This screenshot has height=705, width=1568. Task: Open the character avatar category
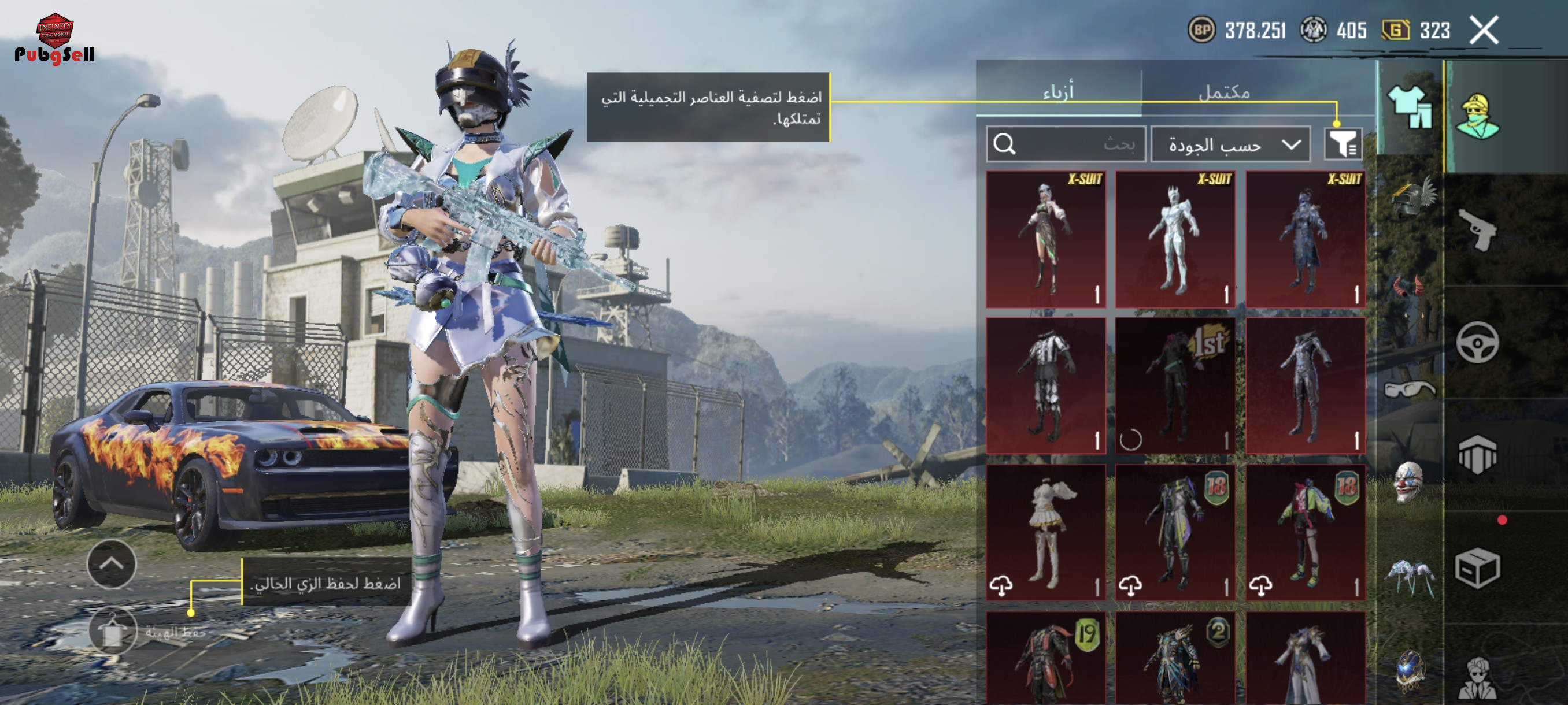[x=1477, y=116]
